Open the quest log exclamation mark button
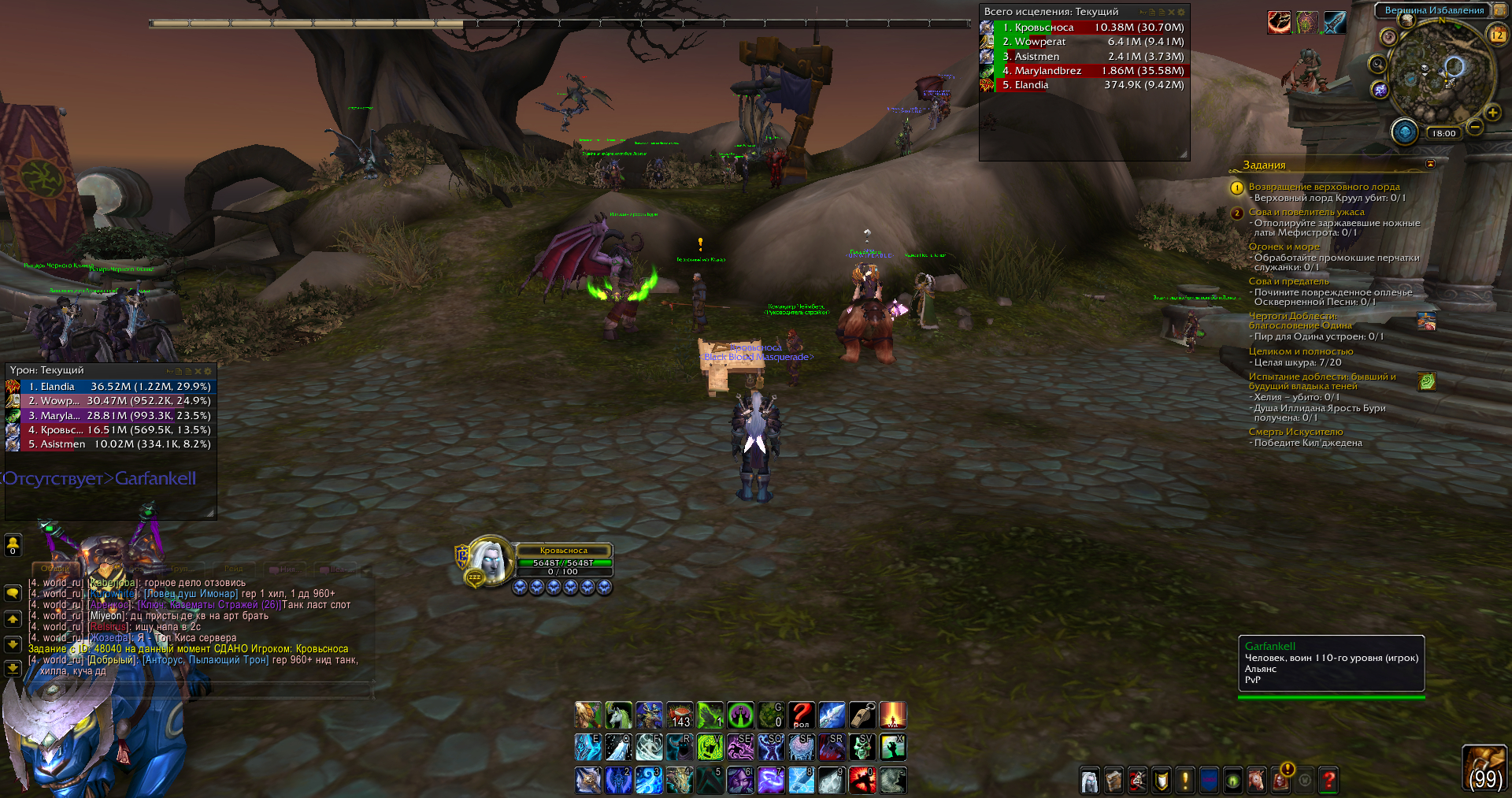1512x798 pixels. tap(1184, 780)
